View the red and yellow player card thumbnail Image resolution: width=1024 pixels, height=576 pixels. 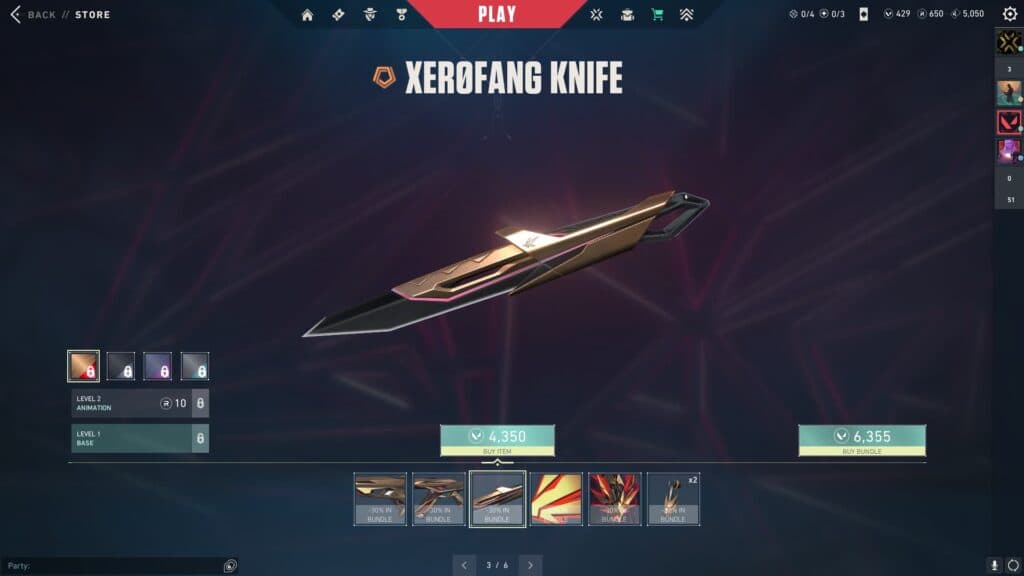pyautogui.click(x=556, y=498)
